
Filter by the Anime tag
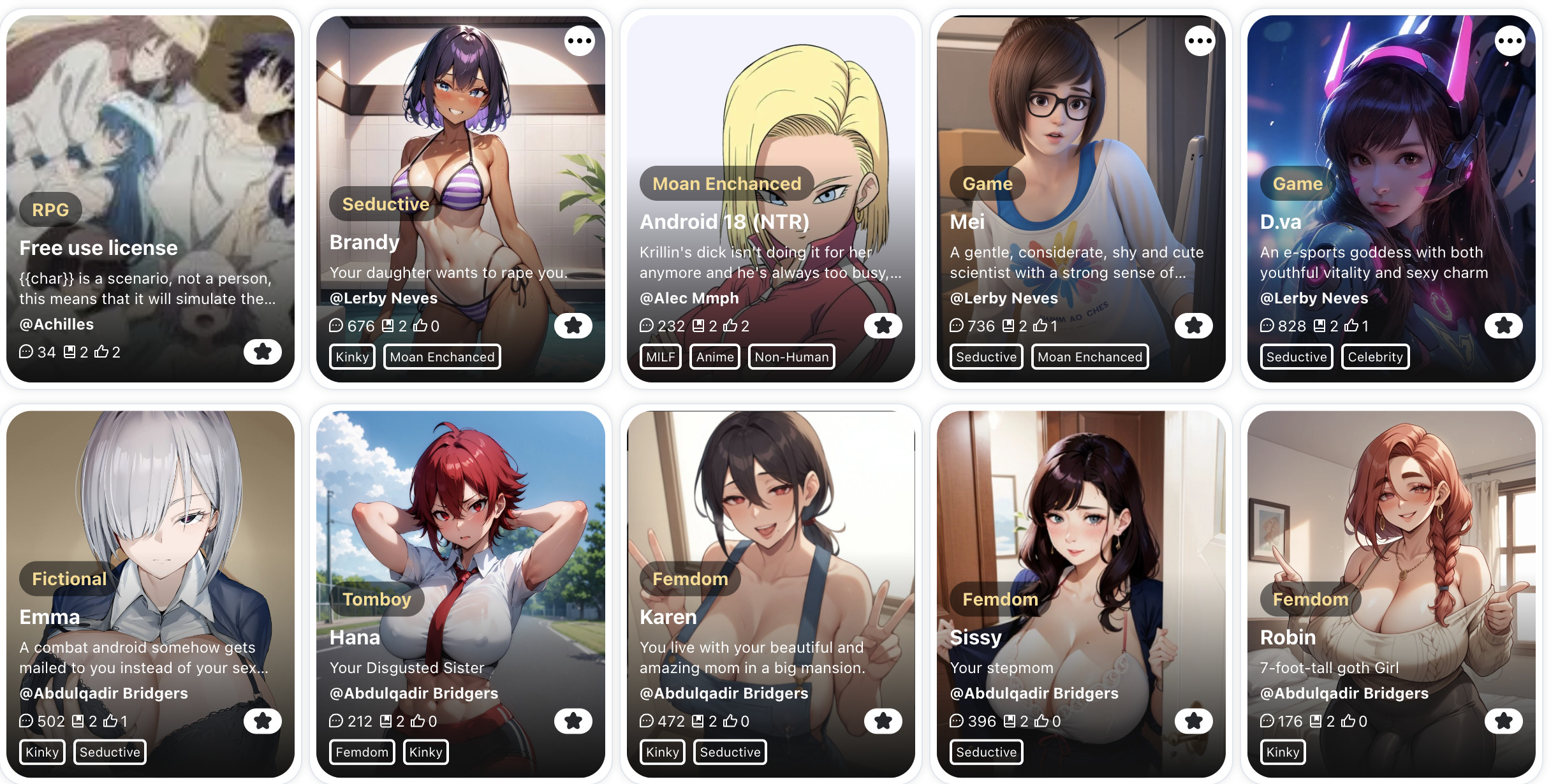(715, 357)
